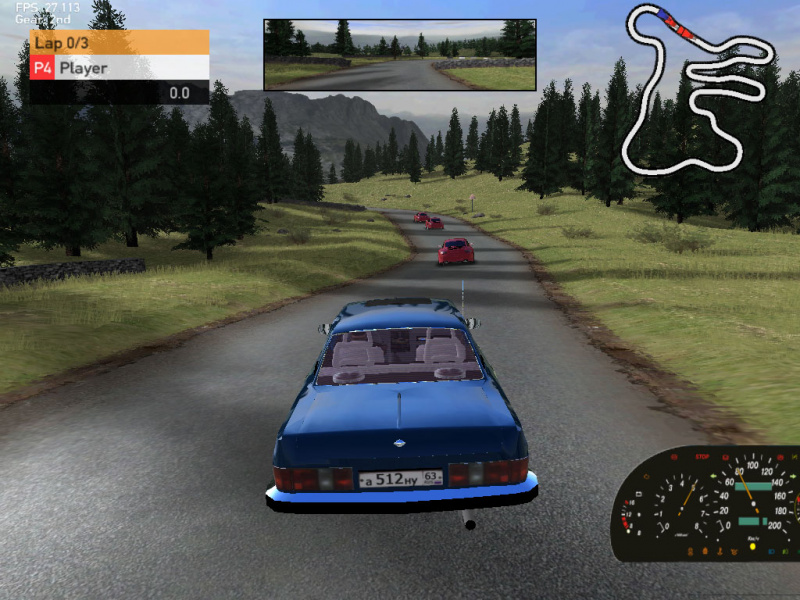The height and width of the screenshot is (600, 800).
Task: Select the P4 Player standings row
Action: pos(119,68)
